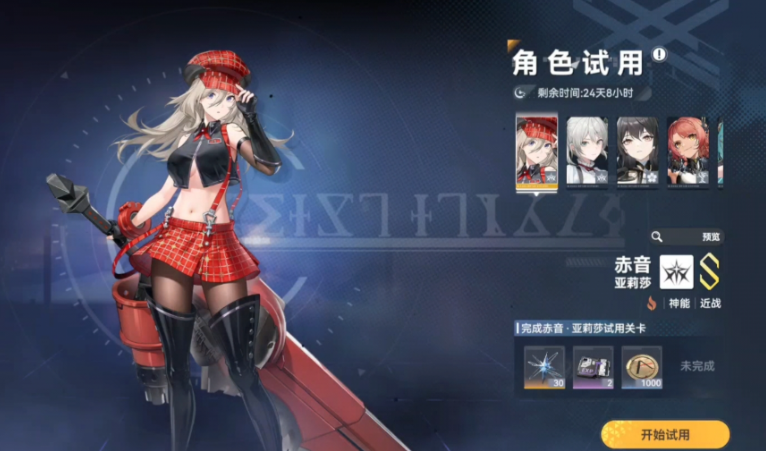This screenshot has width=766, height=451.
Task: Tap the flame element icon
Action: tap(651, 303)
